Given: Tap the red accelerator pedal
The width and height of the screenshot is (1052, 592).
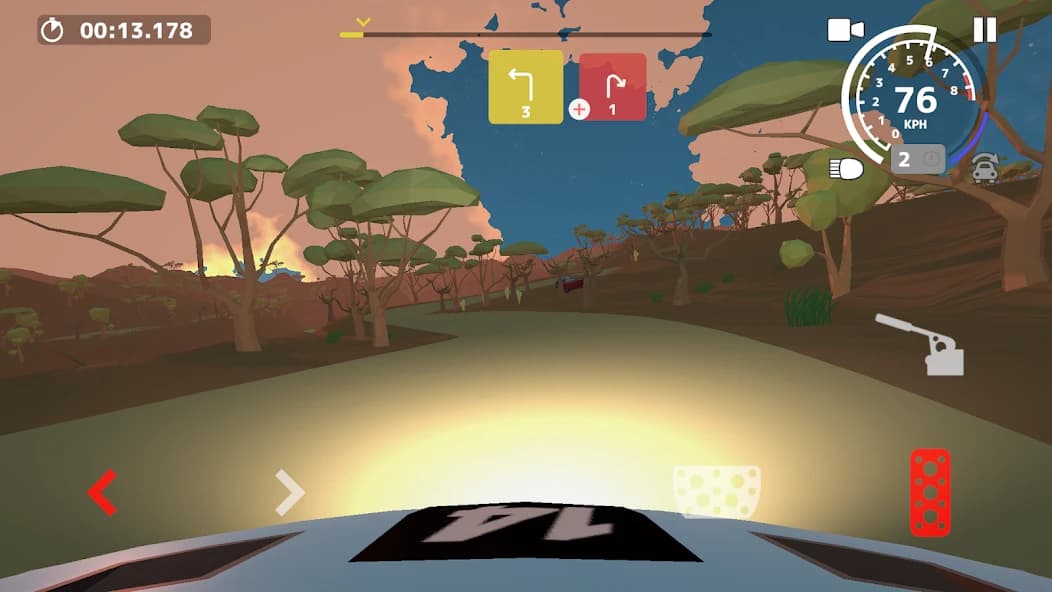Looking at the screenshot, I should 929,492.
